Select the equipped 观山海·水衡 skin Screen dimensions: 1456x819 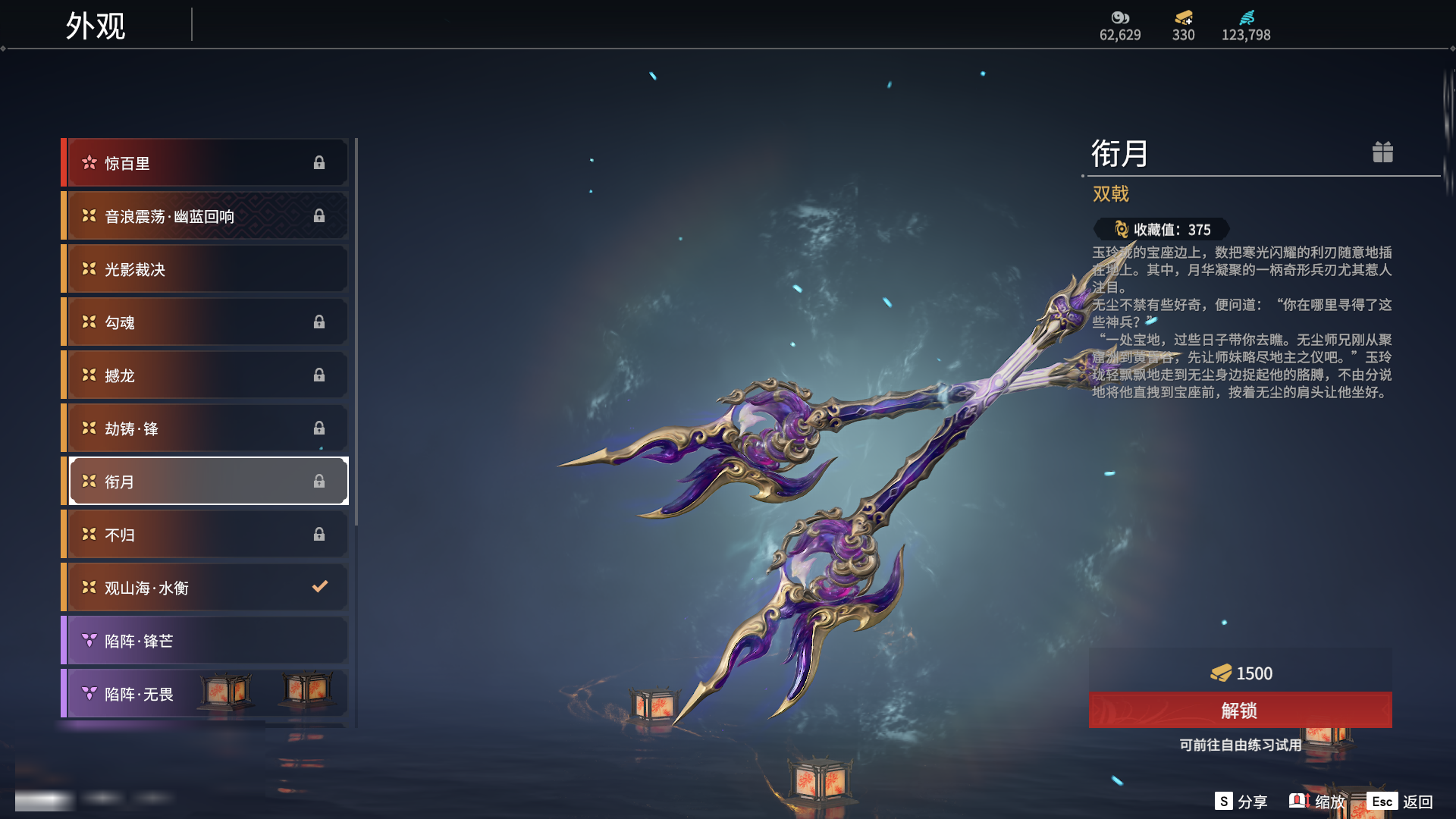tap(206, 588)
